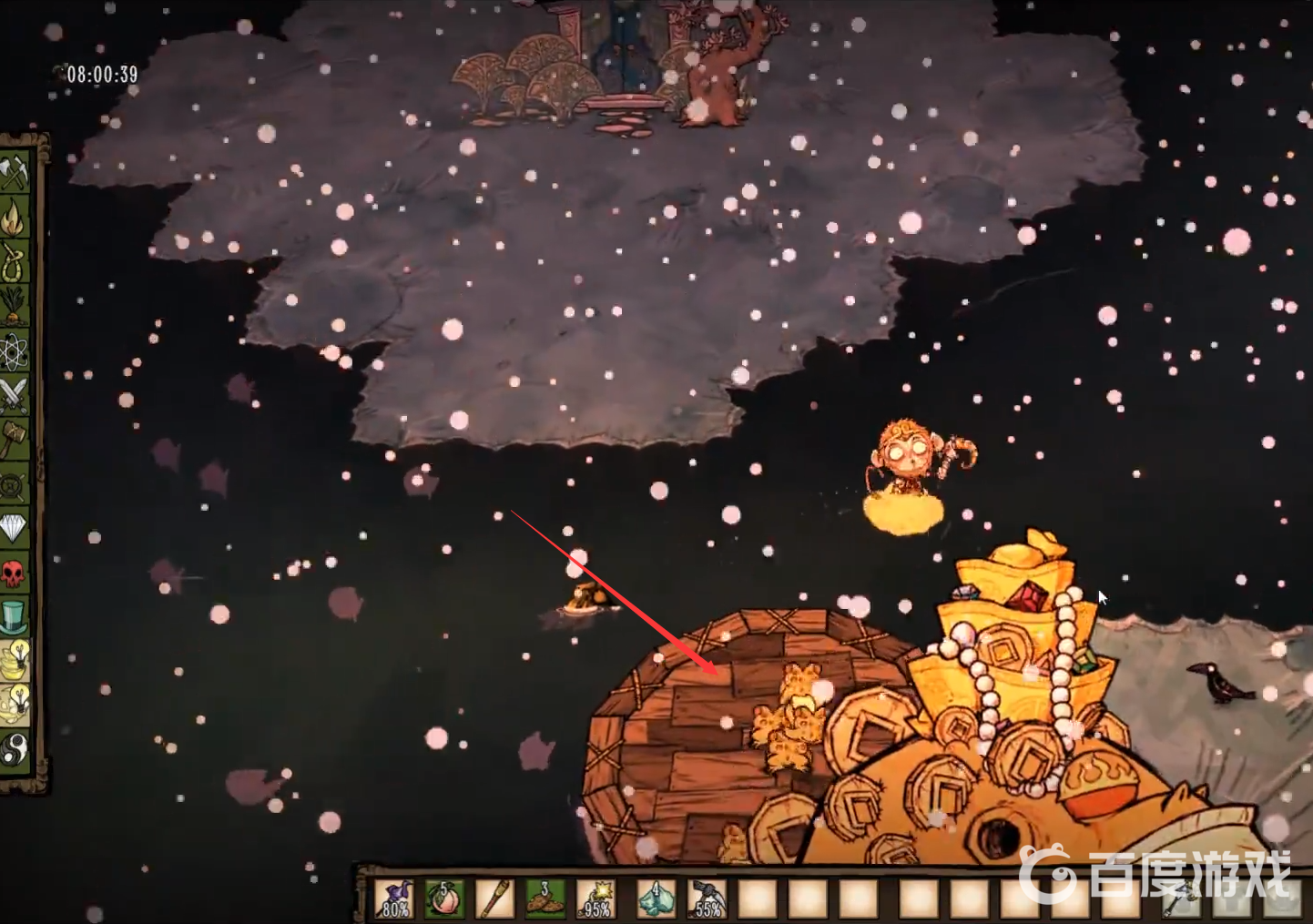Switch to the Food farming tab

tap(15, 308)
